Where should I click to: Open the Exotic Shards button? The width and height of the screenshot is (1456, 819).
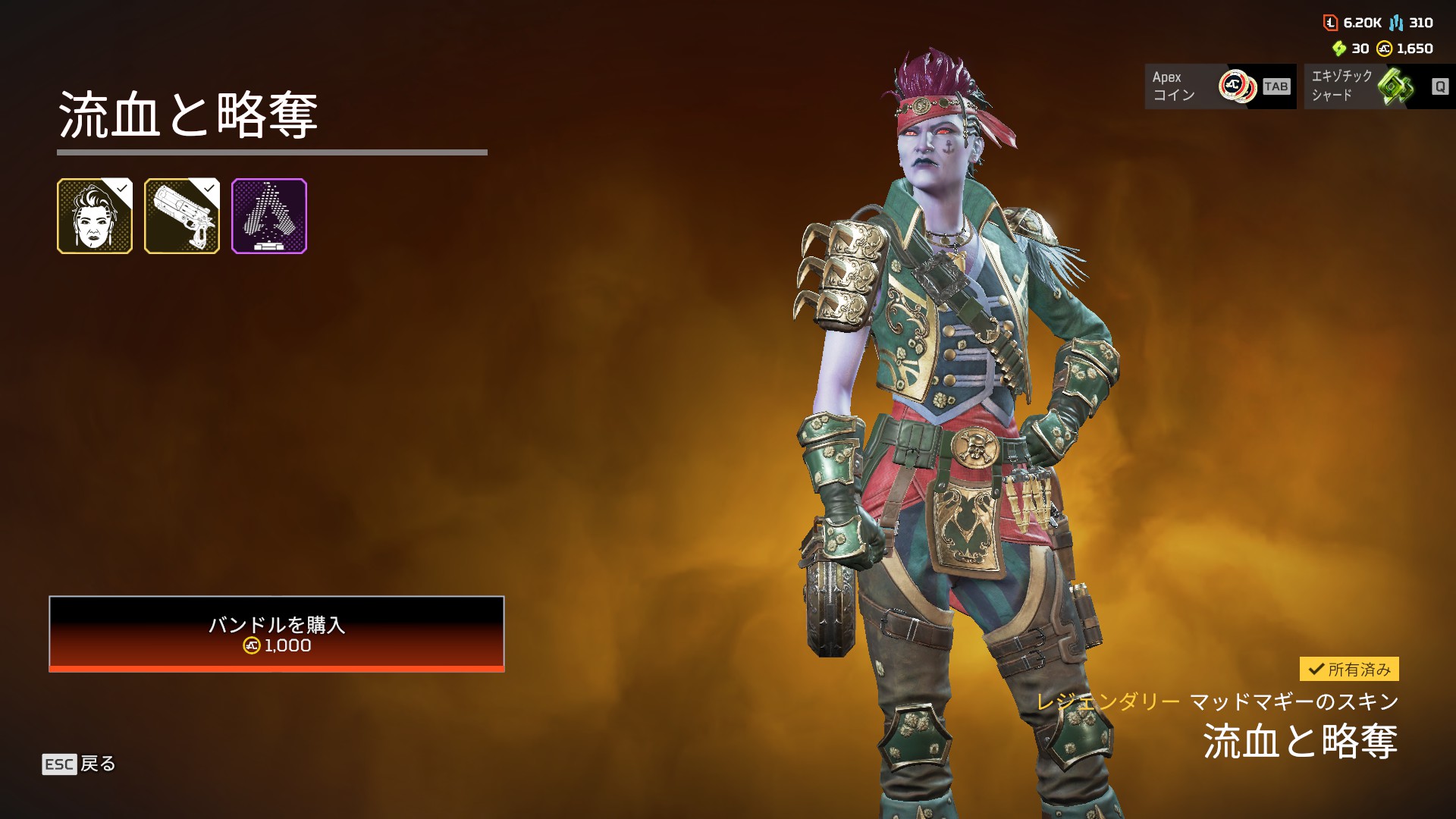pos(1379,86)
